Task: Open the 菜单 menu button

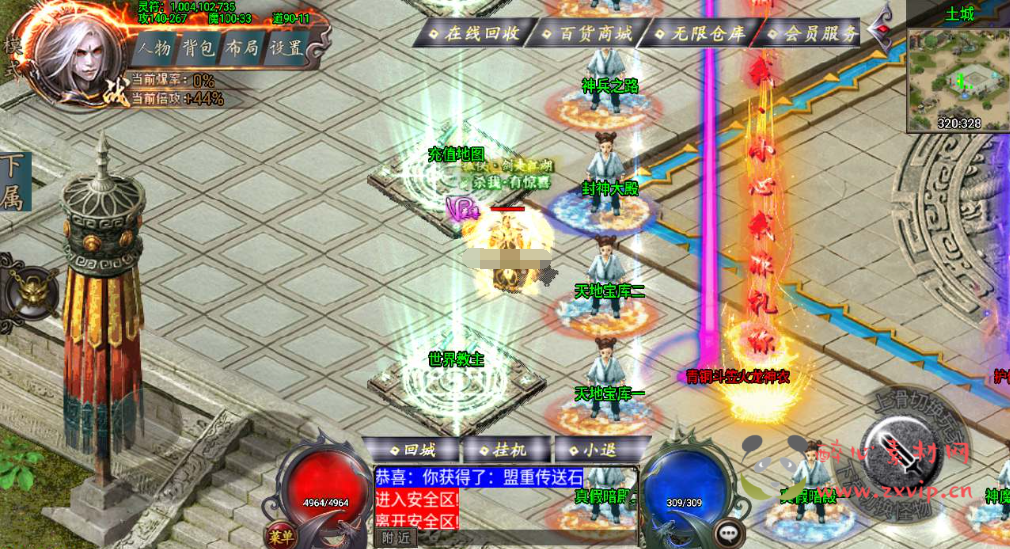Action: click(x=282, y=535)
